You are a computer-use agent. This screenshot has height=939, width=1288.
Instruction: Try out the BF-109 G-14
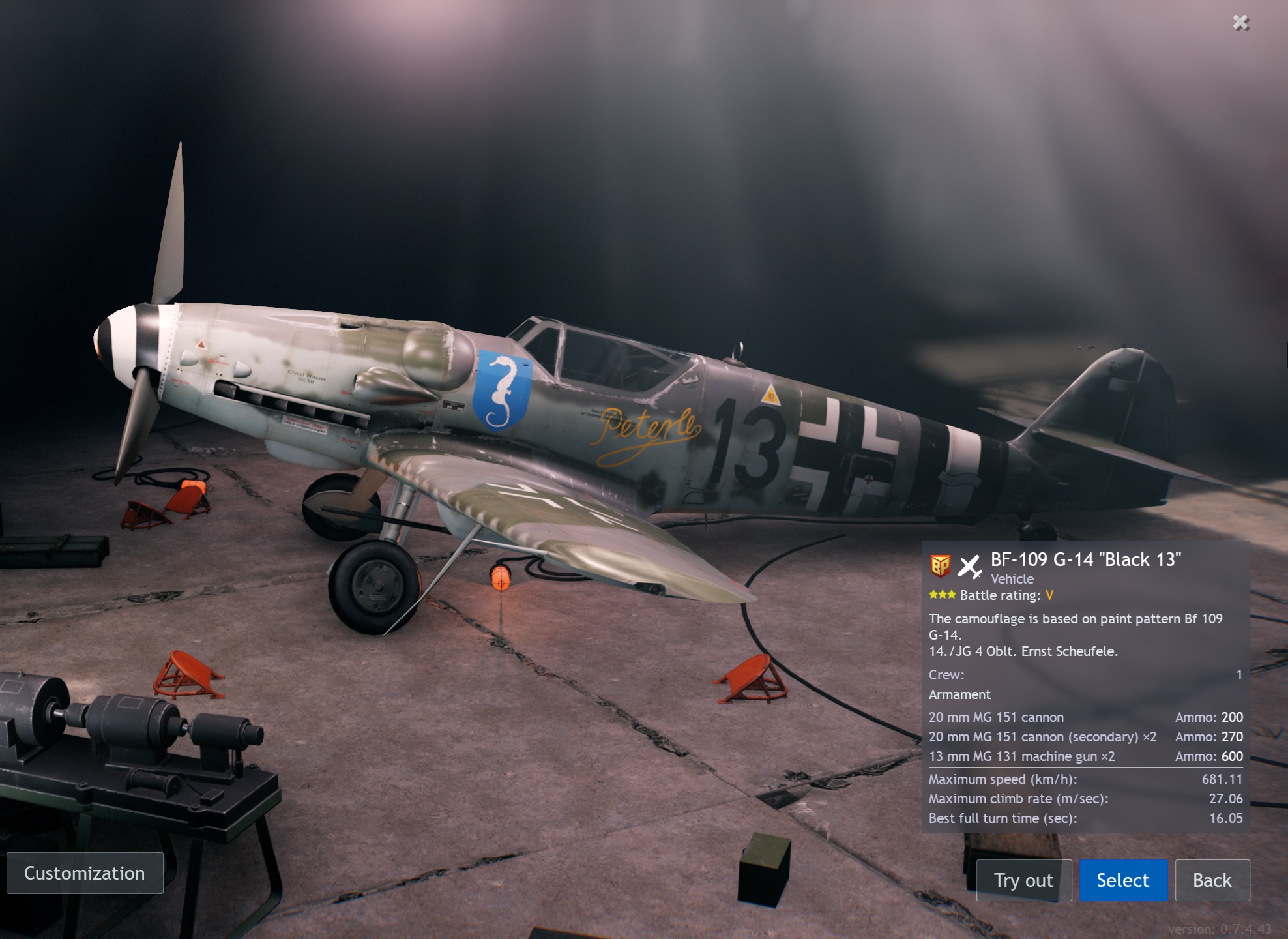1023,880
